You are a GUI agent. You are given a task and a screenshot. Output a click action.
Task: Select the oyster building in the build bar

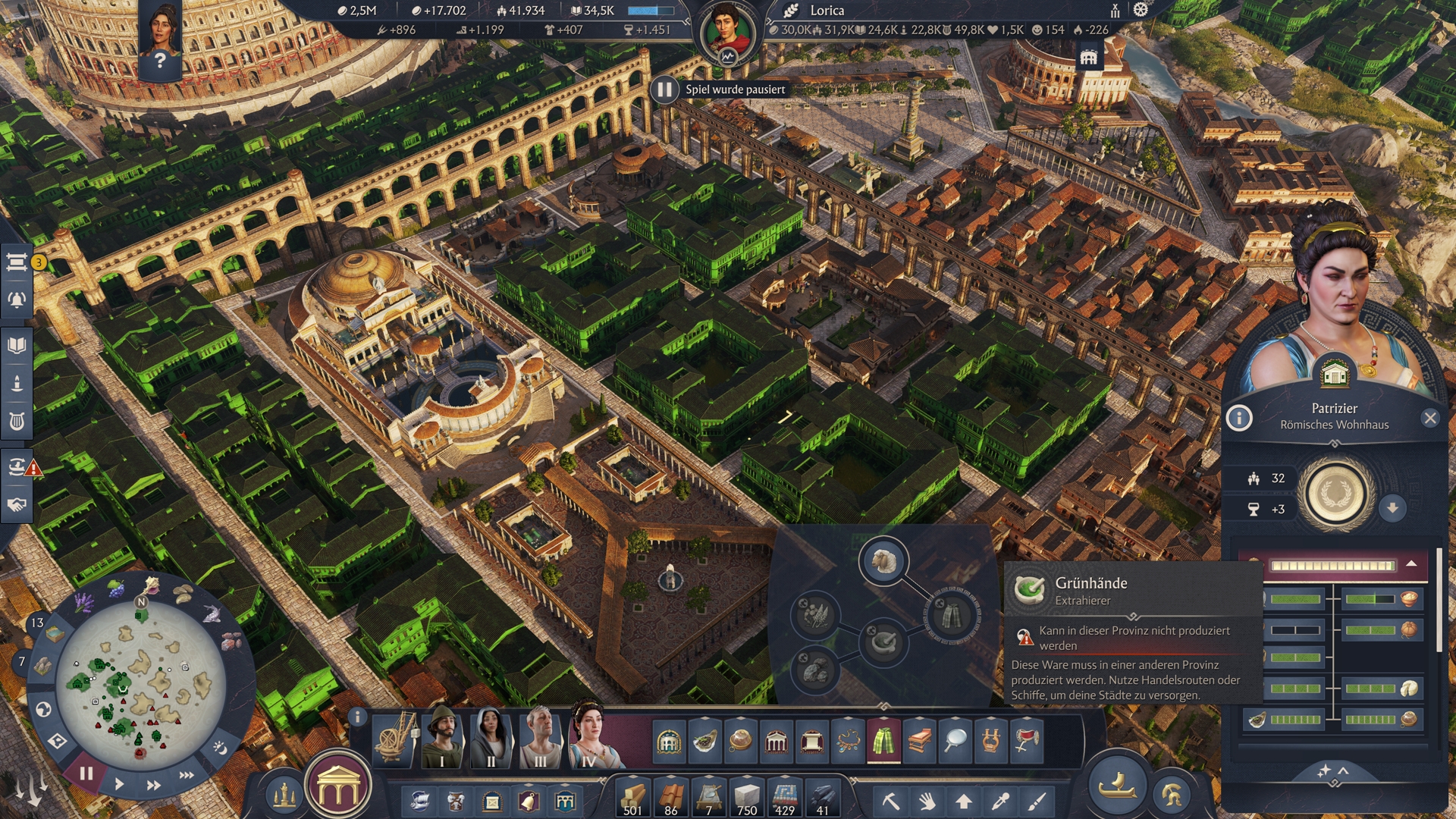704,741
